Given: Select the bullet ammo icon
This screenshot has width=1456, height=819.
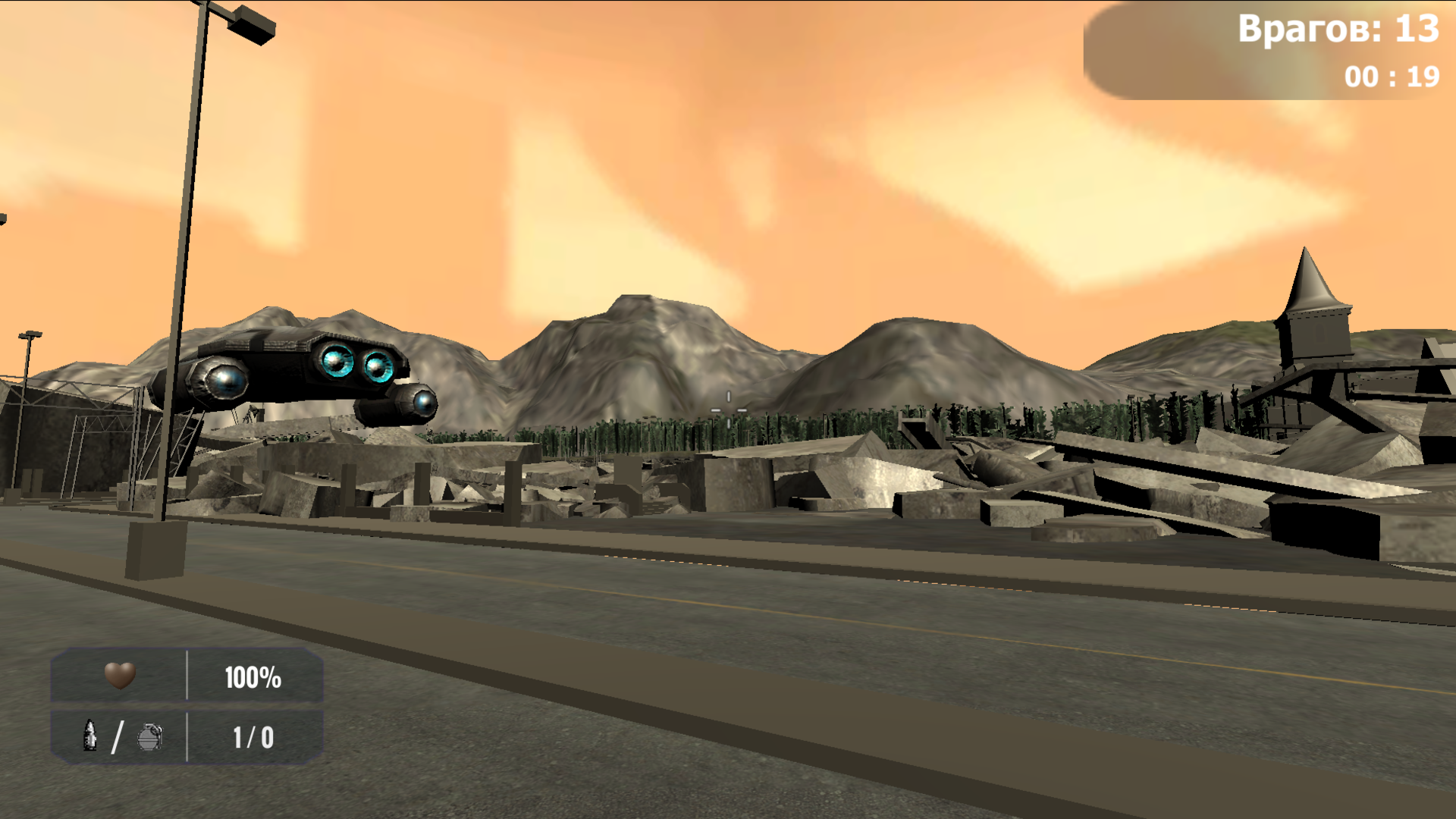Looking at the screenshot, I should pos(89,736).
